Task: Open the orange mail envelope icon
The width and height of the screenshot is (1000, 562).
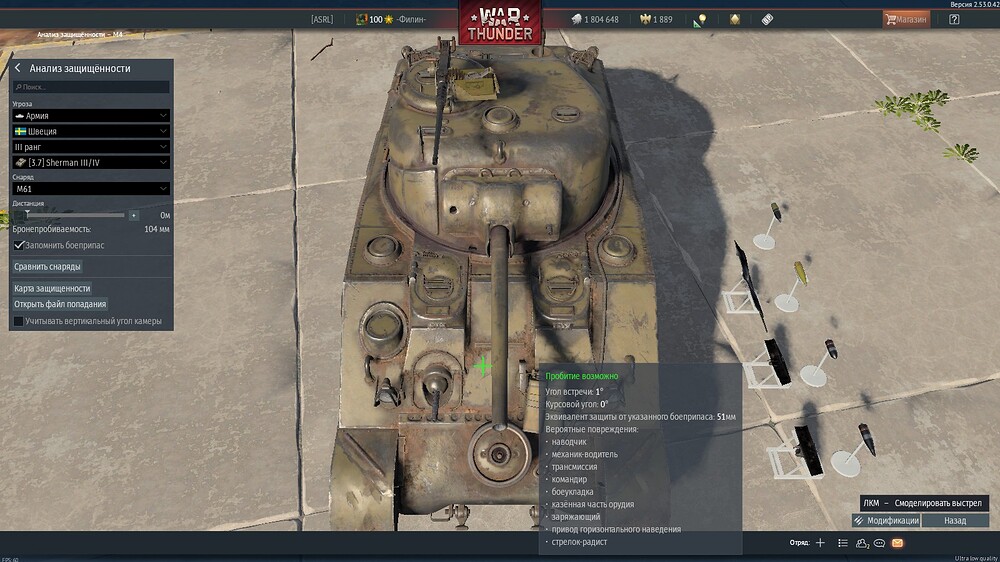Action: pyautogui.click(x=897, y=543)
